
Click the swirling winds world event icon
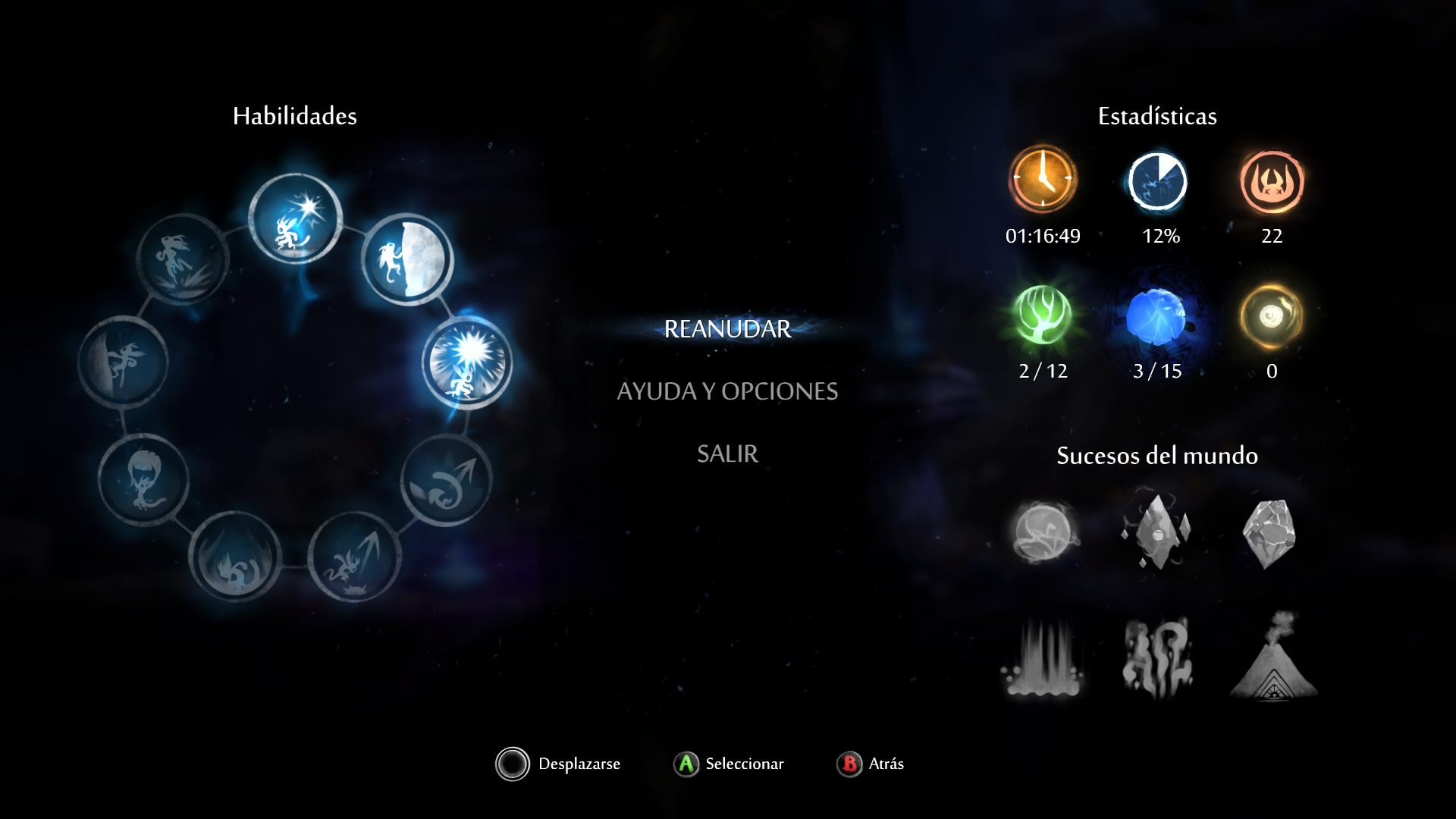1157,657
